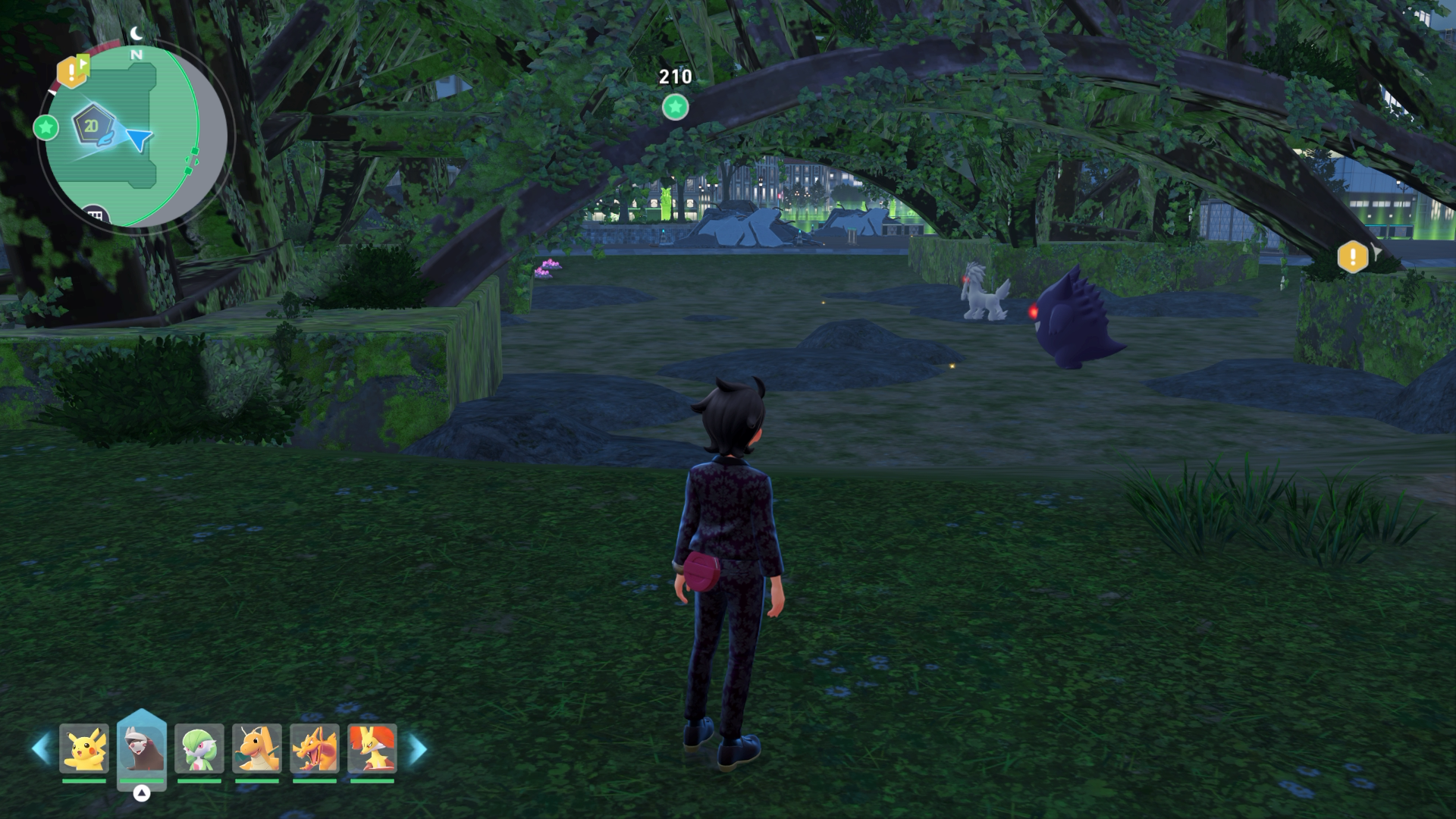Image resolution: width=1456 pixels, height=819 pixels.
Task: Select the green star waypoint showing 210
Action: [675, 107]
